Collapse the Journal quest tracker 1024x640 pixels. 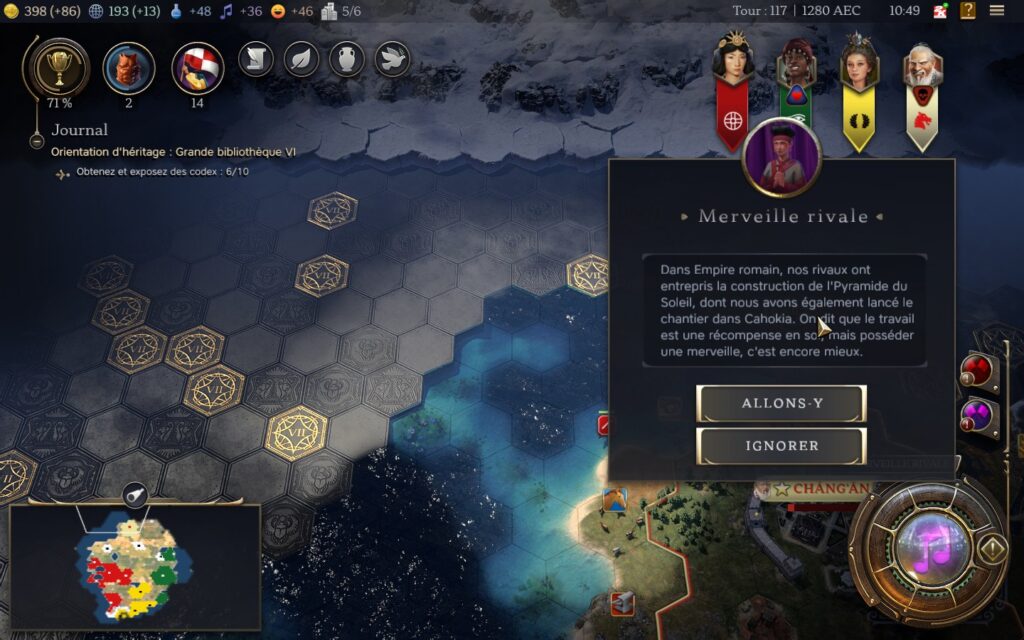pyautogui.click(x=37, y=141)
